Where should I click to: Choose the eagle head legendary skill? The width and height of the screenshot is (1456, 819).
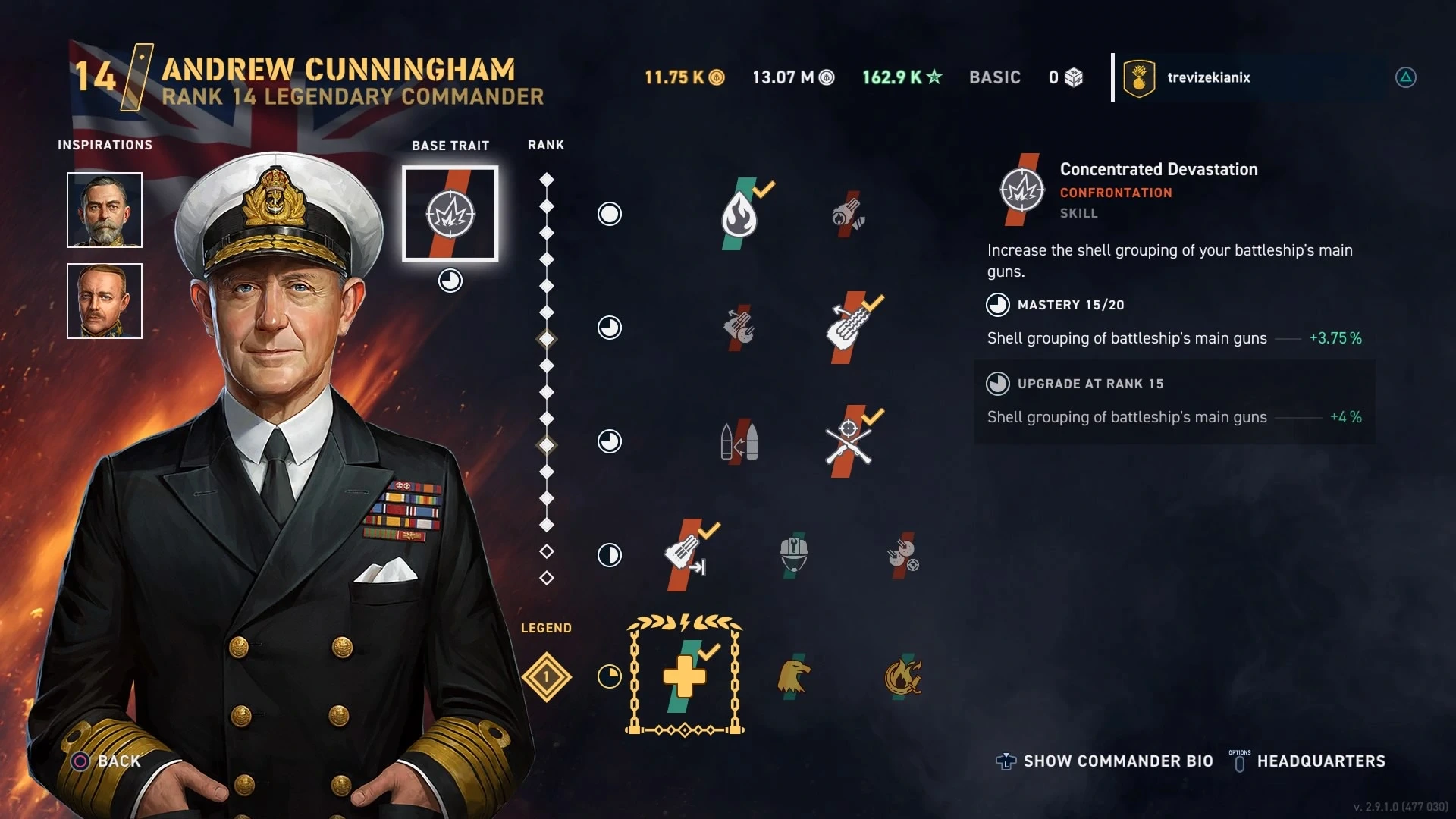coord(793,676)
